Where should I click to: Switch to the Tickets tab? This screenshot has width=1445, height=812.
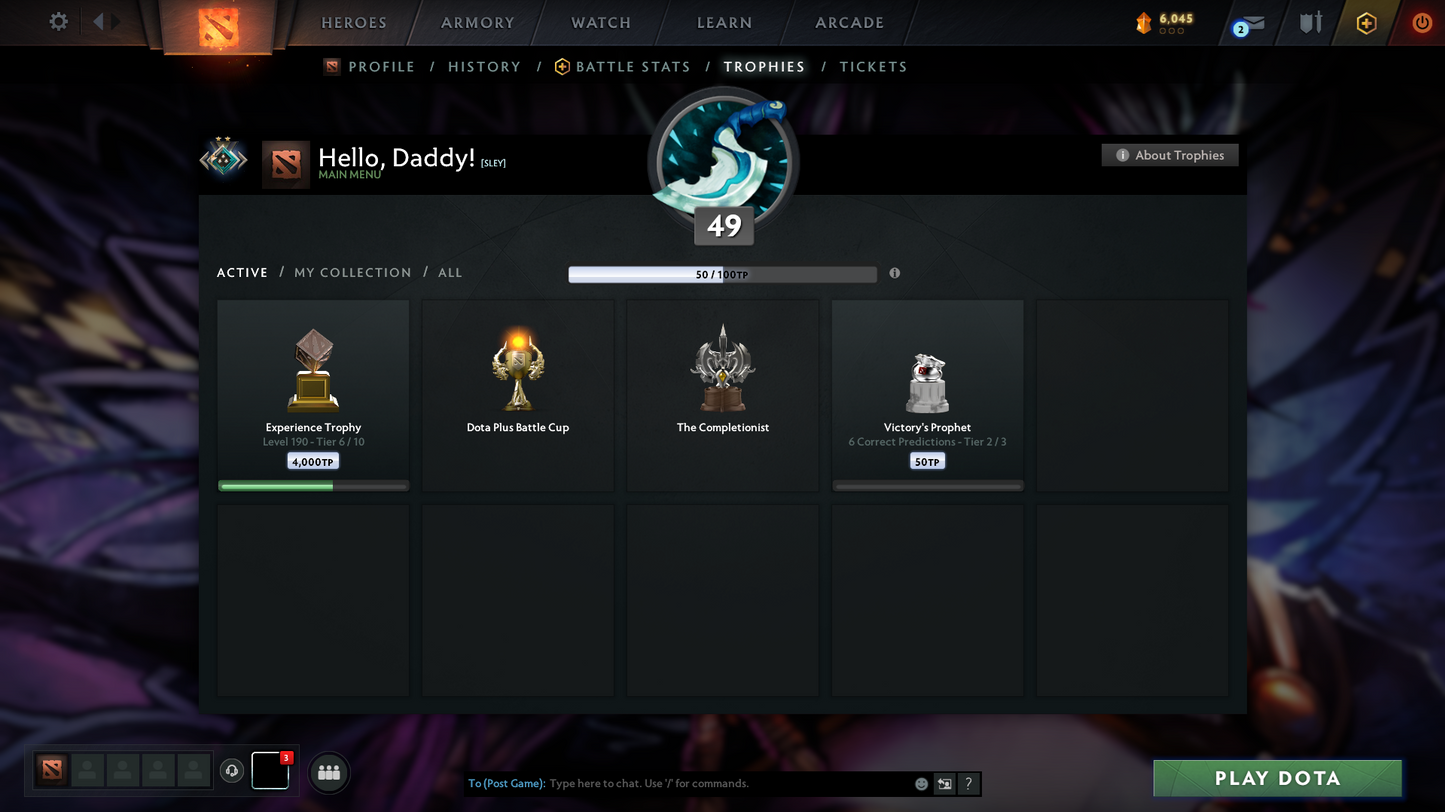tap(873, 67)
